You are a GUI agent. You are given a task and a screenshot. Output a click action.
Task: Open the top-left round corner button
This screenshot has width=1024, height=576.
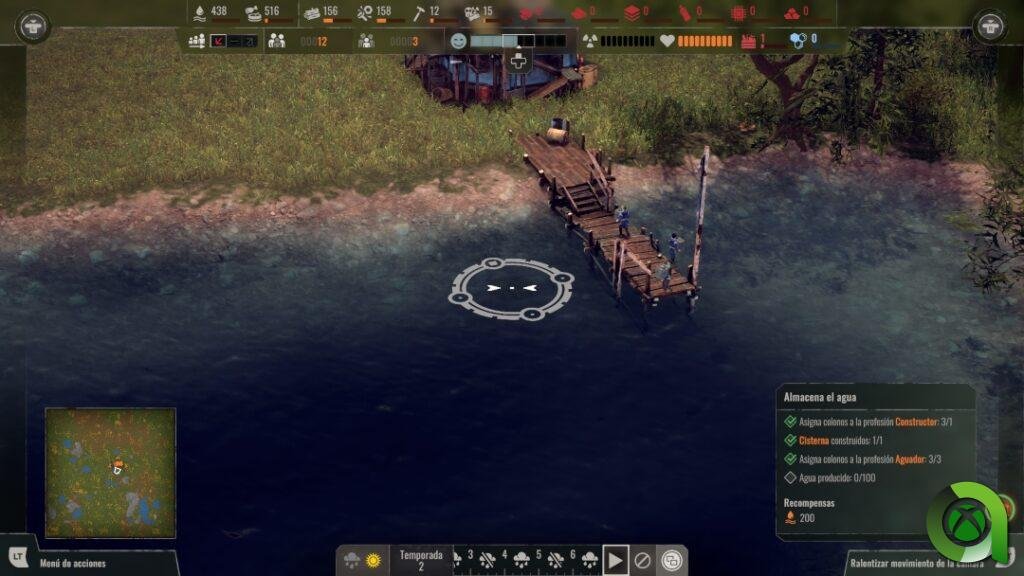coord(33,26)
